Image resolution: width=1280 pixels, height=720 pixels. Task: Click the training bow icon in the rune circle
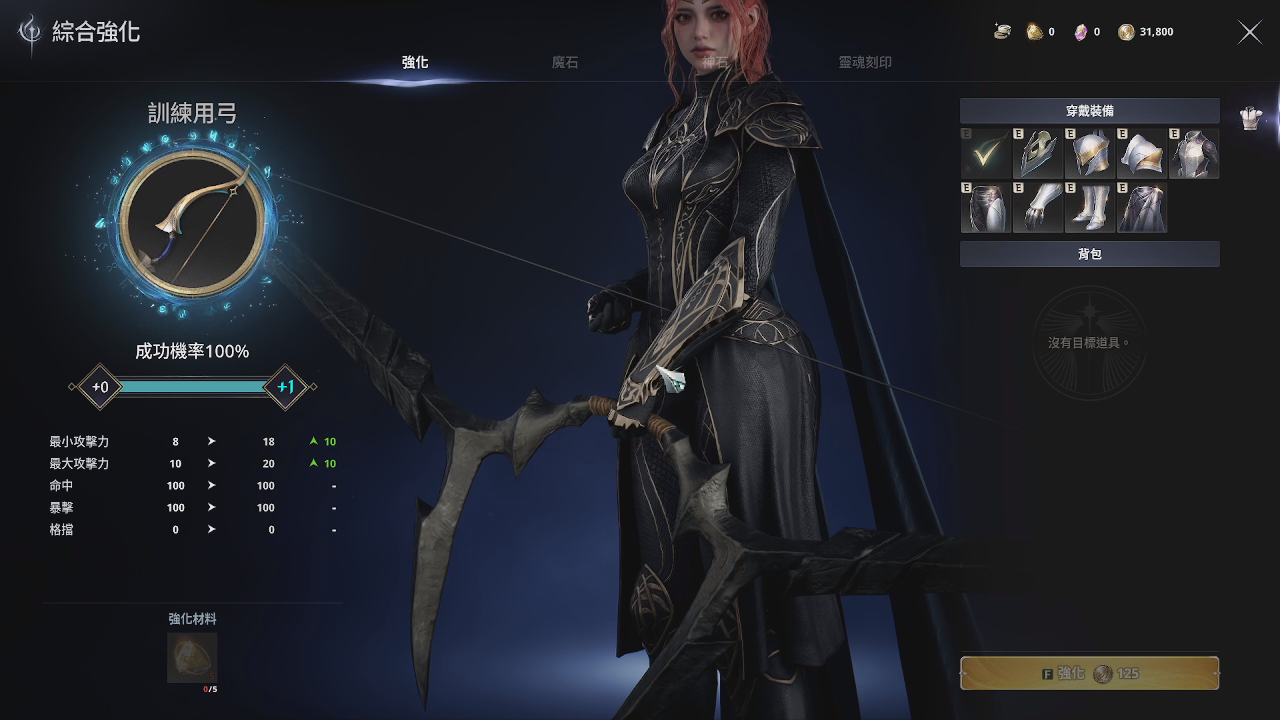(x=192, y=223)
